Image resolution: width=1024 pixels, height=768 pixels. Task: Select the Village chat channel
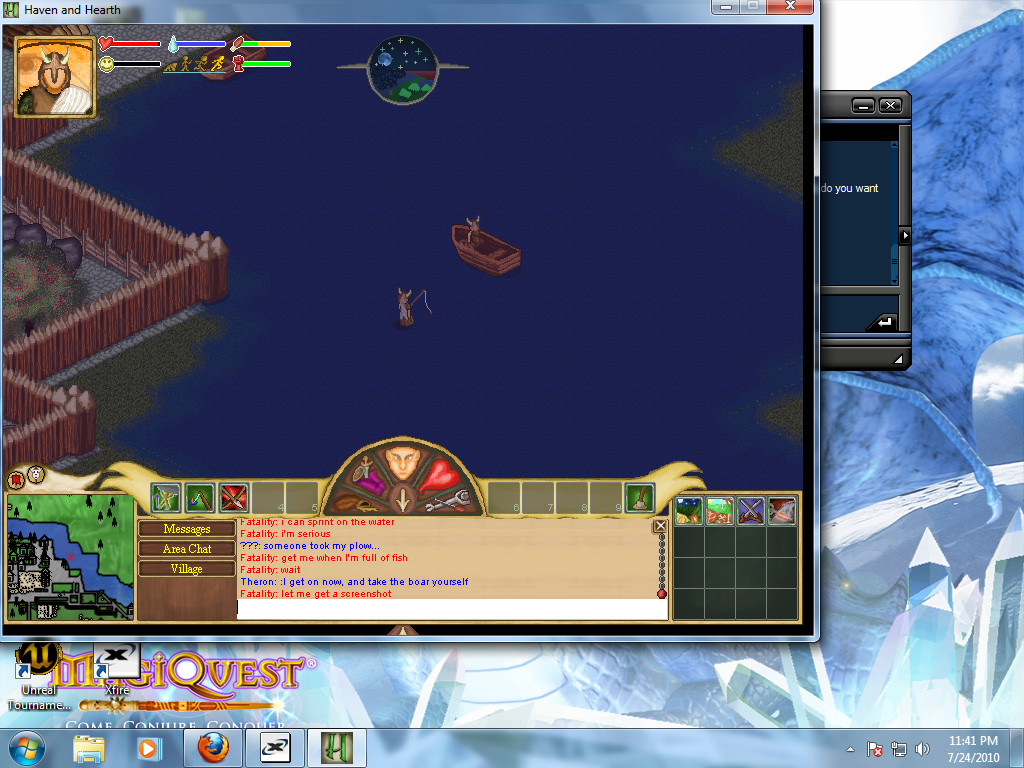pyautogui.click(x=187, y=569)
